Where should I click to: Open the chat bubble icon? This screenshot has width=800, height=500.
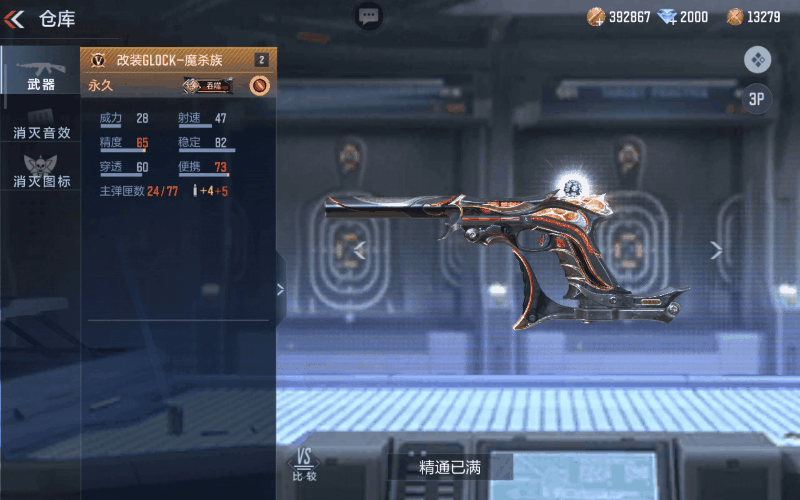click(369, 16)
